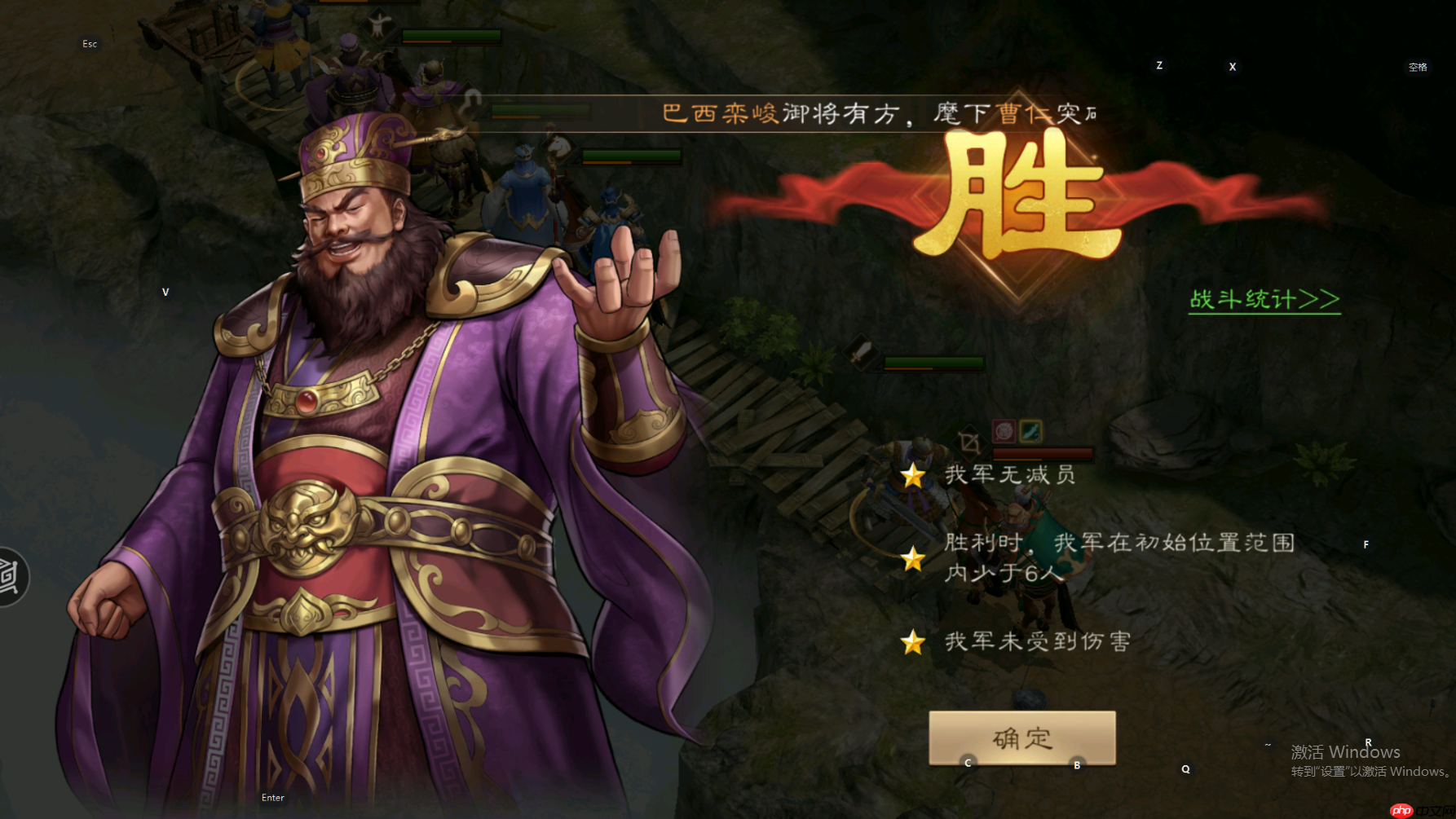Click the enemy's red health bar
This screenshot has width=1456, height=819.
(x=1042, y=456)
